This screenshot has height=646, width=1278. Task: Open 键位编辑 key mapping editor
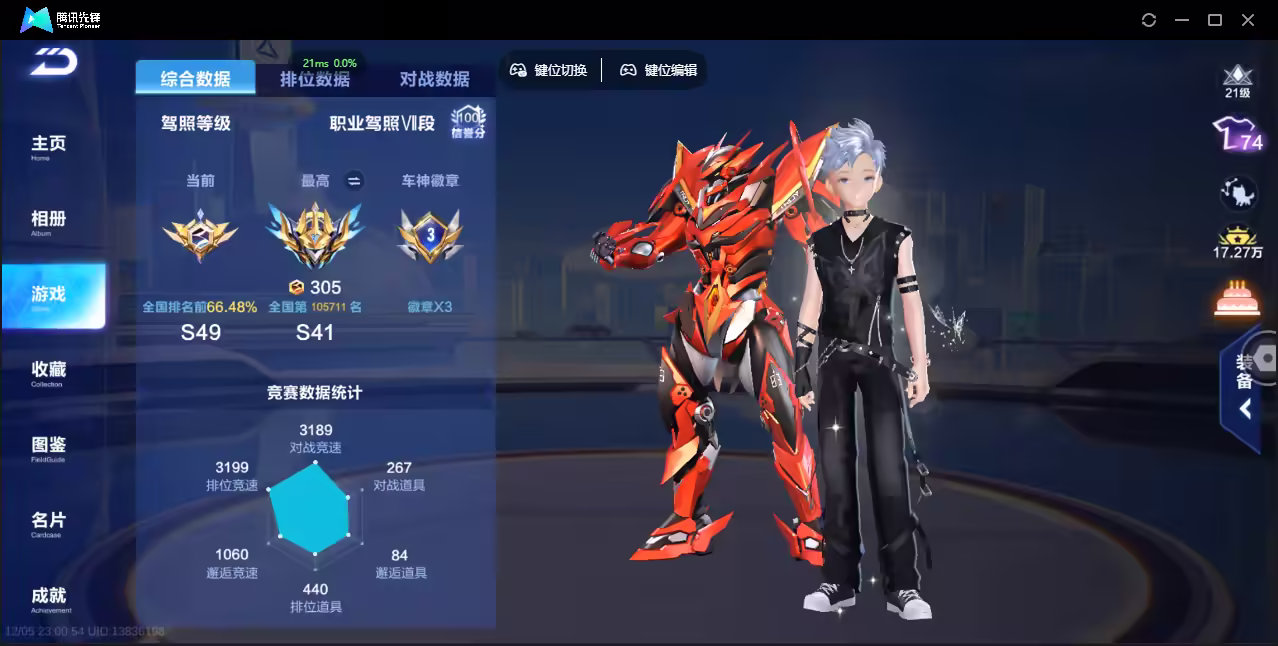point(658,70)
